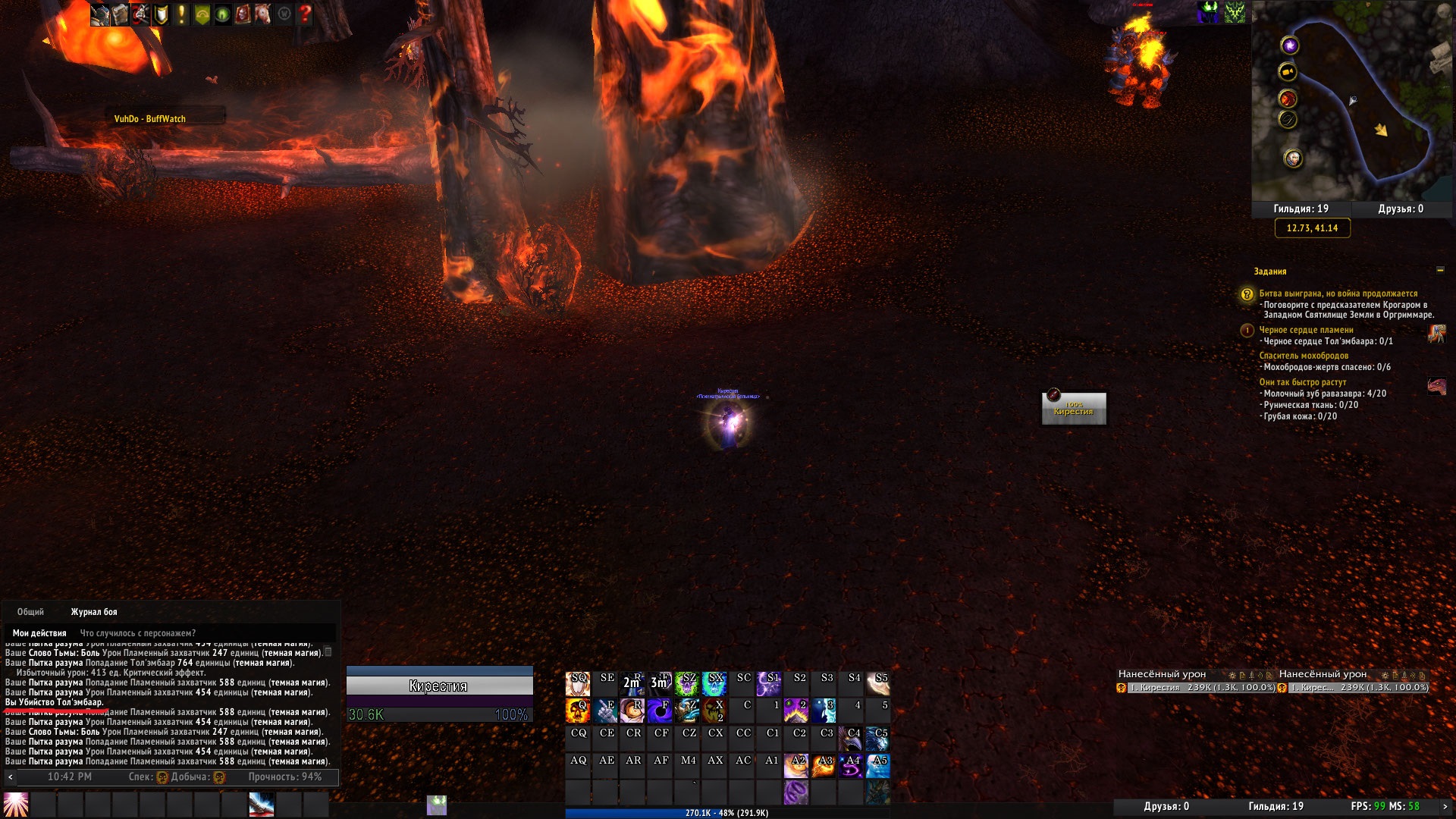Screen dimensions: 1456x819
Task: Switch to the Общий chat tab
Action: pyautogui.click(x=30, y=612)
